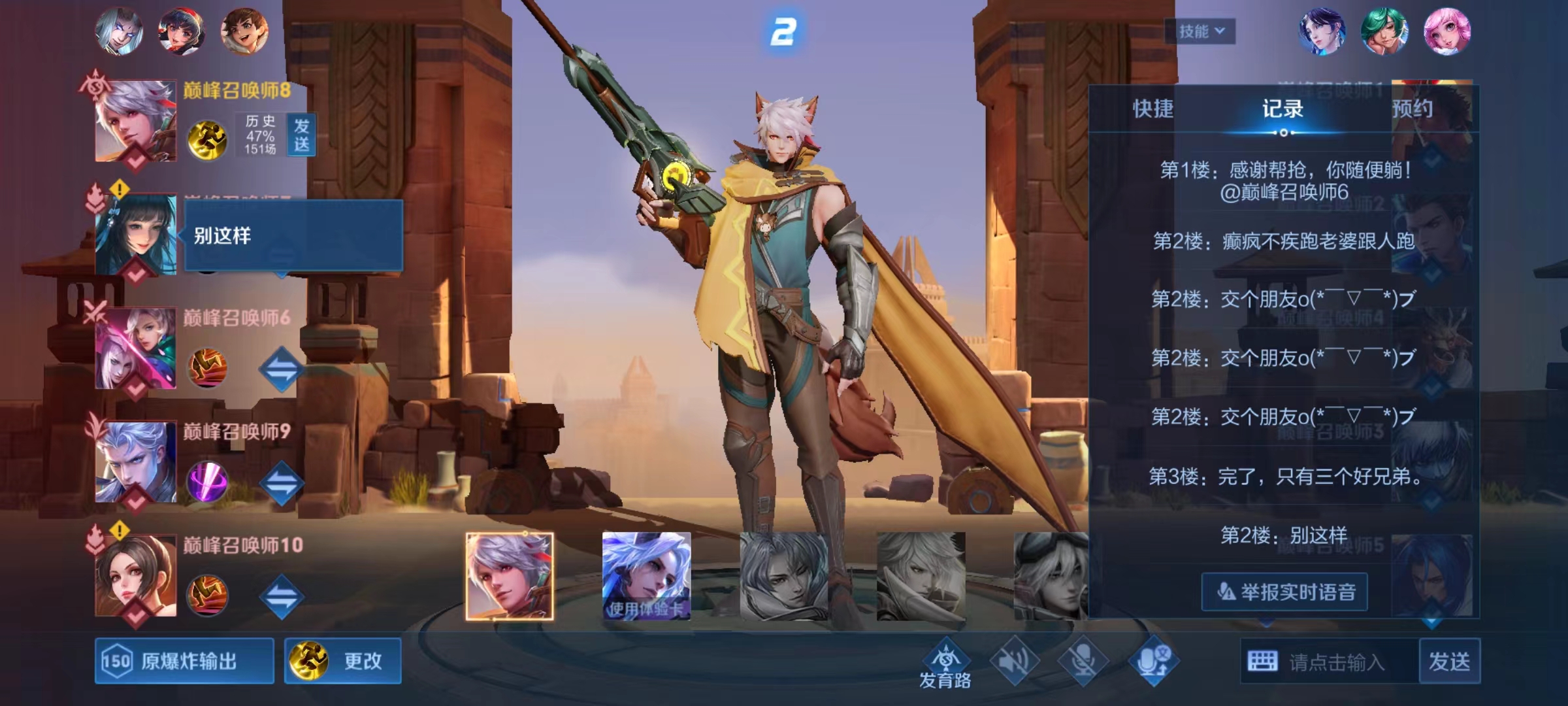Report voice chat via 举报实时语音
1568x706 pixels.
1284,592
